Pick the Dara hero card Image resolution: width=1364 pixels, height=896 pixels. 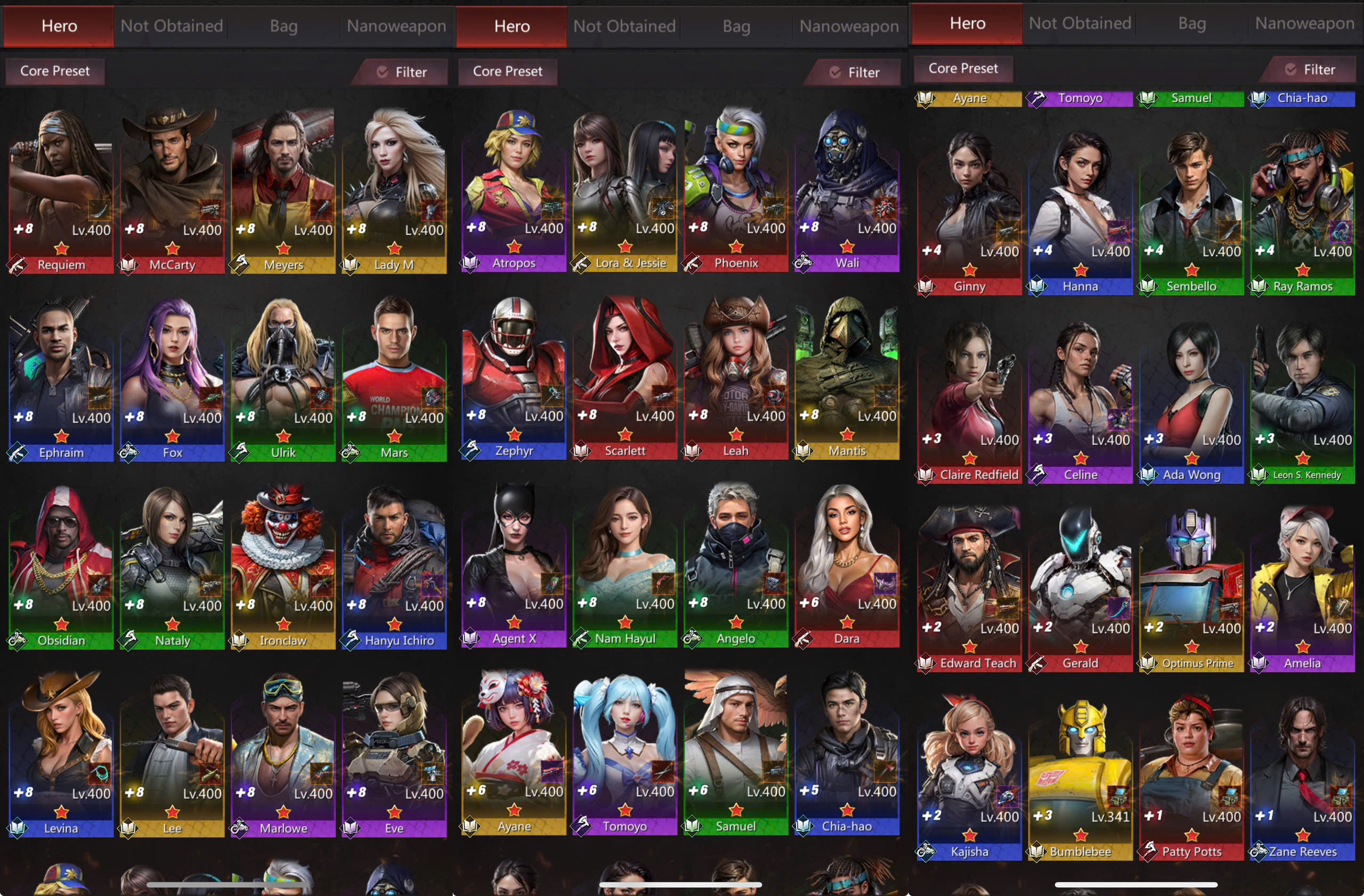[x=847, y=563]
